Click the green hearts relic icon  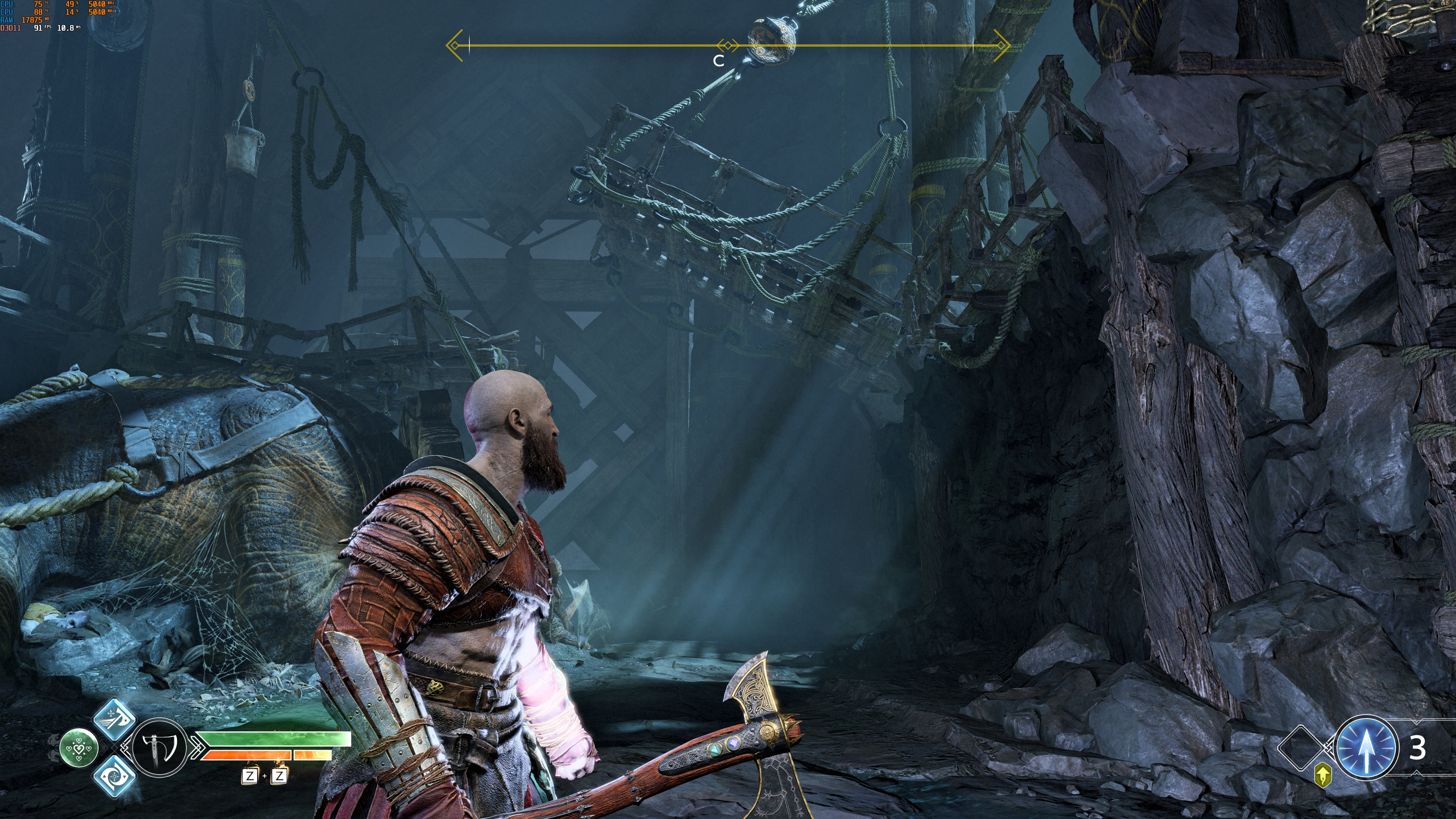click(79, 748)
